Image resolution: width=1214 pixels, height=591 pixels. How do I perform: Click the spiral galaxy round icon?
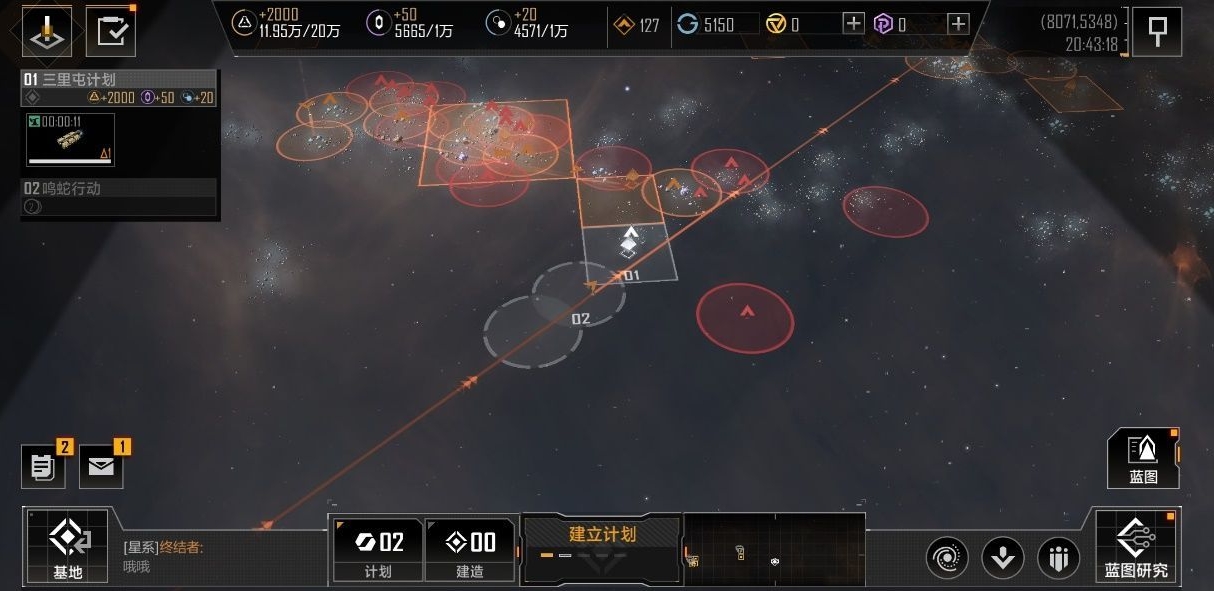[x=946, y=557]
